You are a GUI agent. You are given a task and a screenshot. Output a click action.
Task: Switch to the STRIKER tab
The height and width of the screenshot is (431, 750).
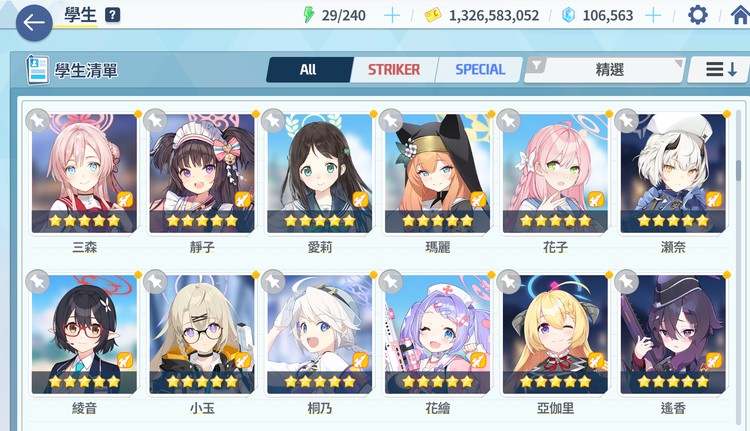tap(394, 70)
